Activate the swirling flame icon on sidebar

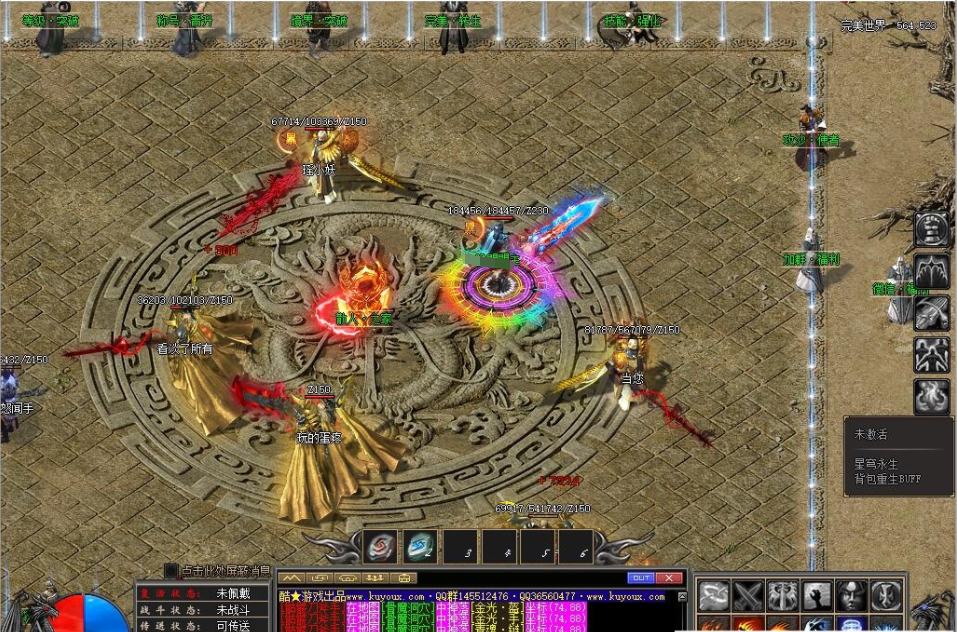[x=932, y=395]
